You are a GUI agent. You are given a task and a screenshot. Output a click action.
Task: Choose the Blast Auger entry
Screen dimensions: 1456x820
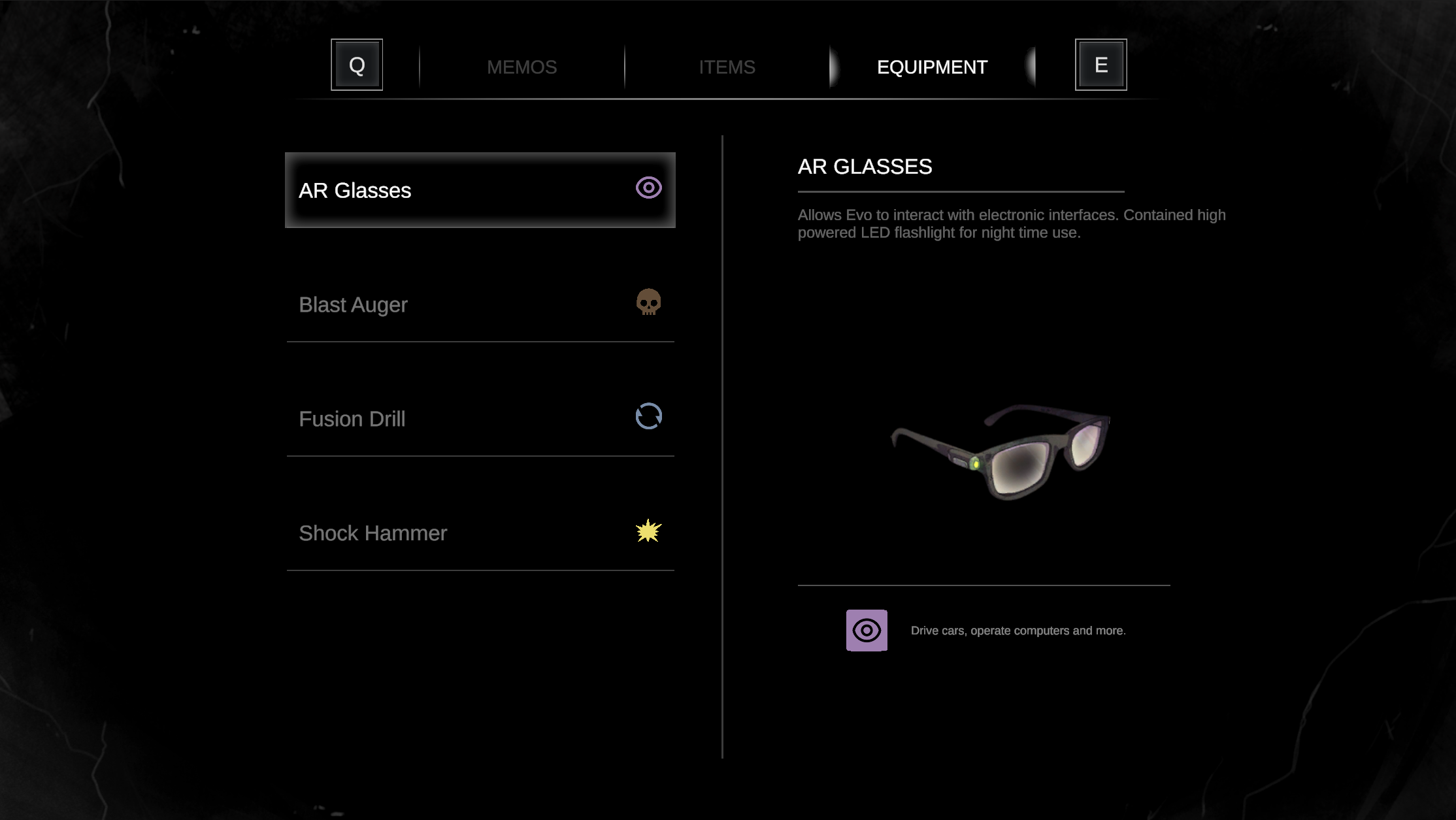click(480, 304)
